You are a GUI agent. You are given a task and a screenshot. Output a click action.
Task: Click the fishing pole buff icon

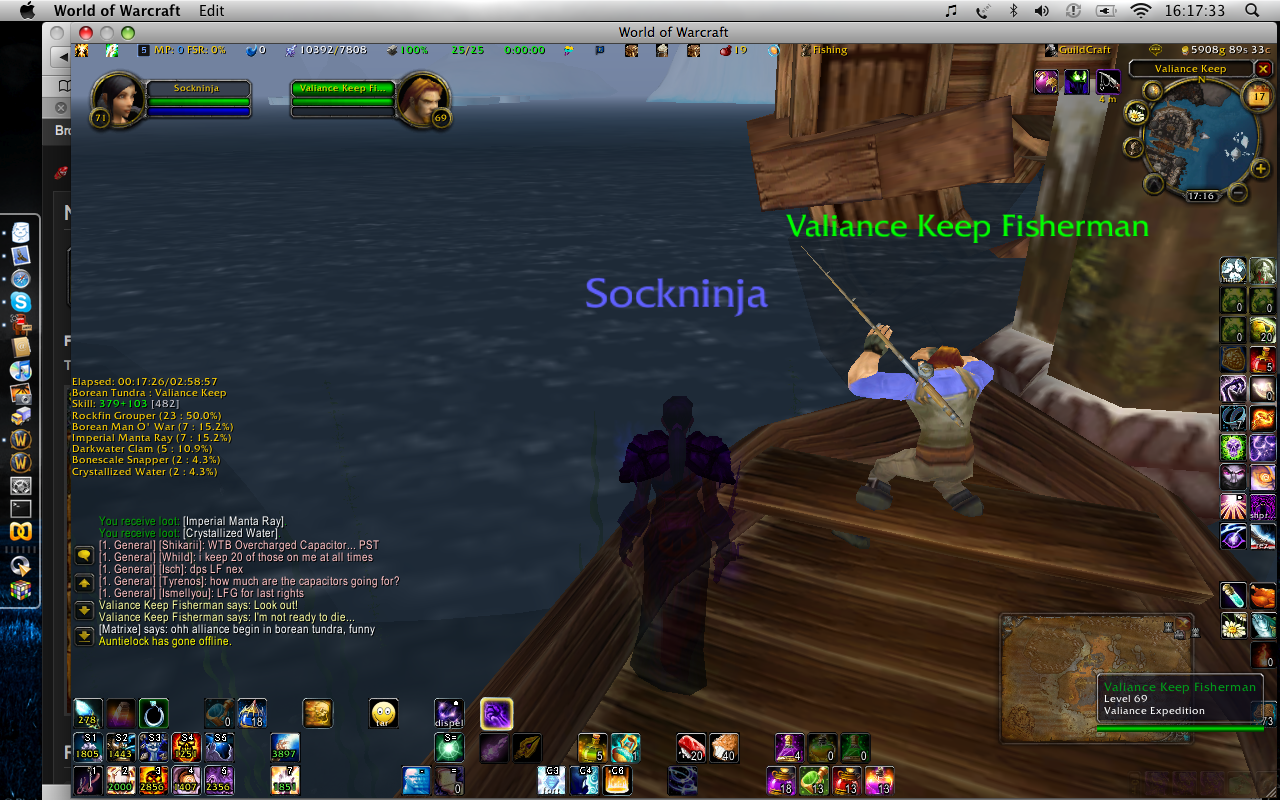coord(1108,82)
